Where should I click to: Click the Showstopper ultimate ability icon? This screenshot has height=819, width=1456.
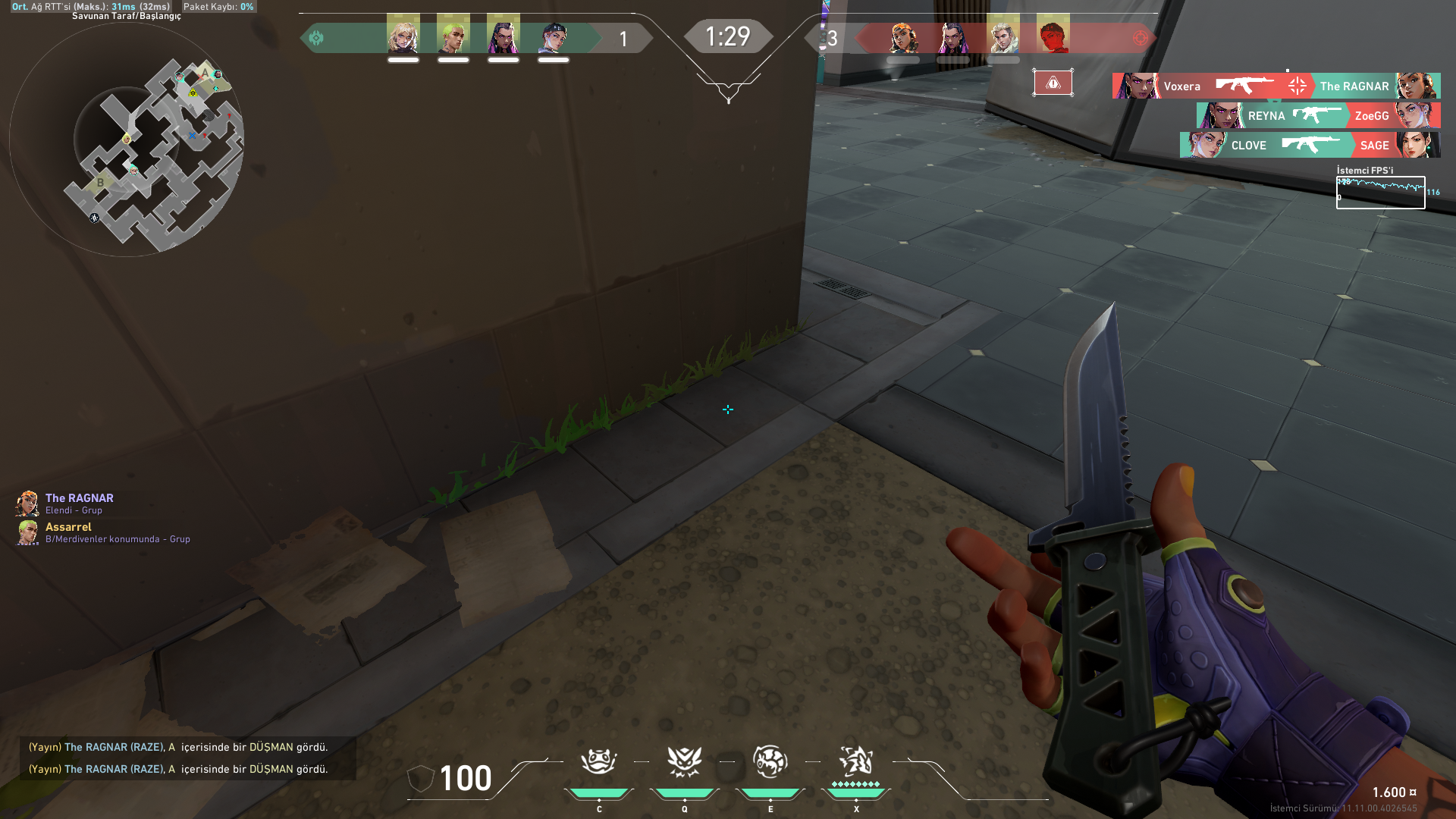click(856, 762)
